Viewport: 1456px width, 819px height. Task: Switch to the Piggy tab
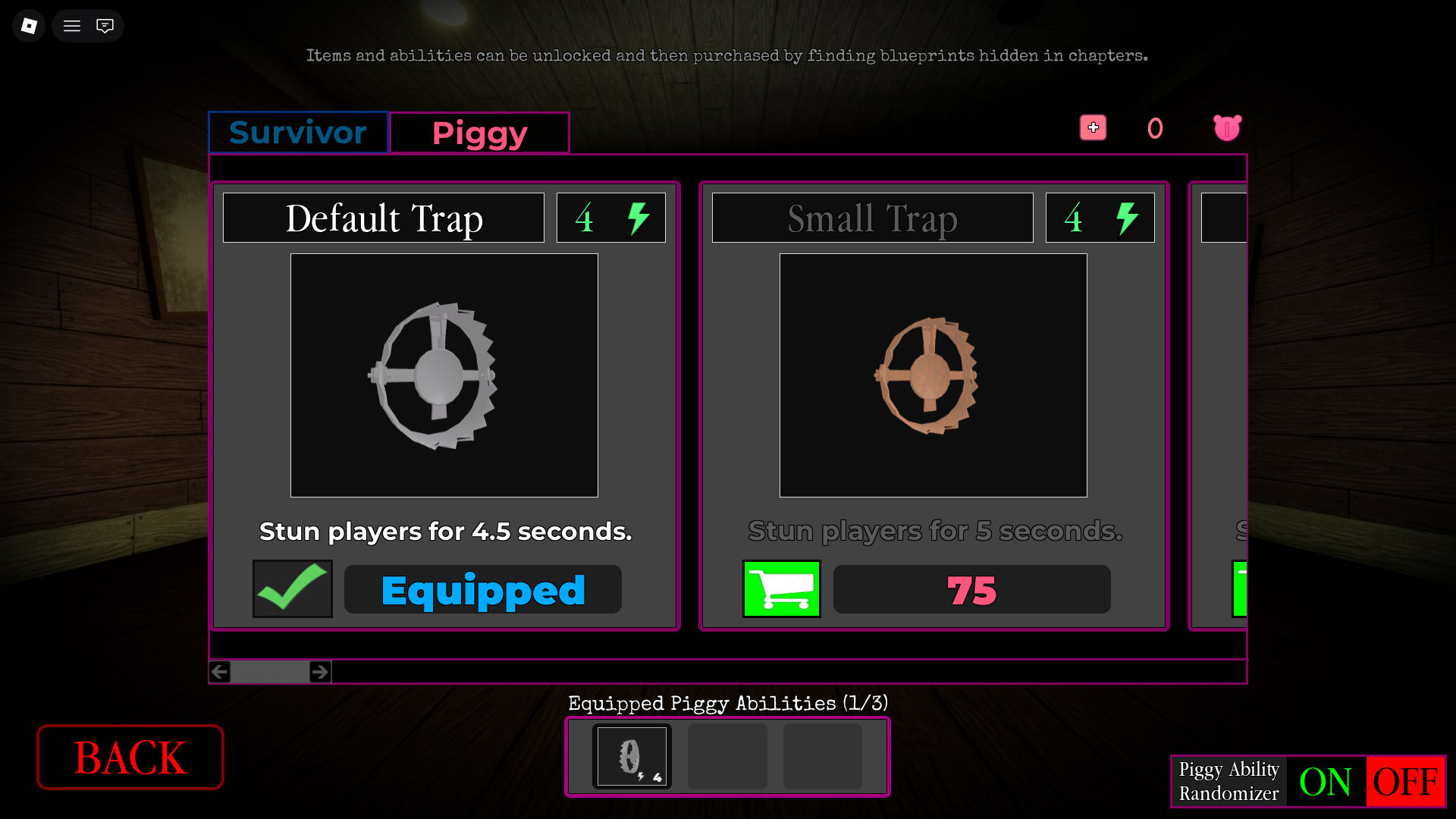tap(479, 132)
